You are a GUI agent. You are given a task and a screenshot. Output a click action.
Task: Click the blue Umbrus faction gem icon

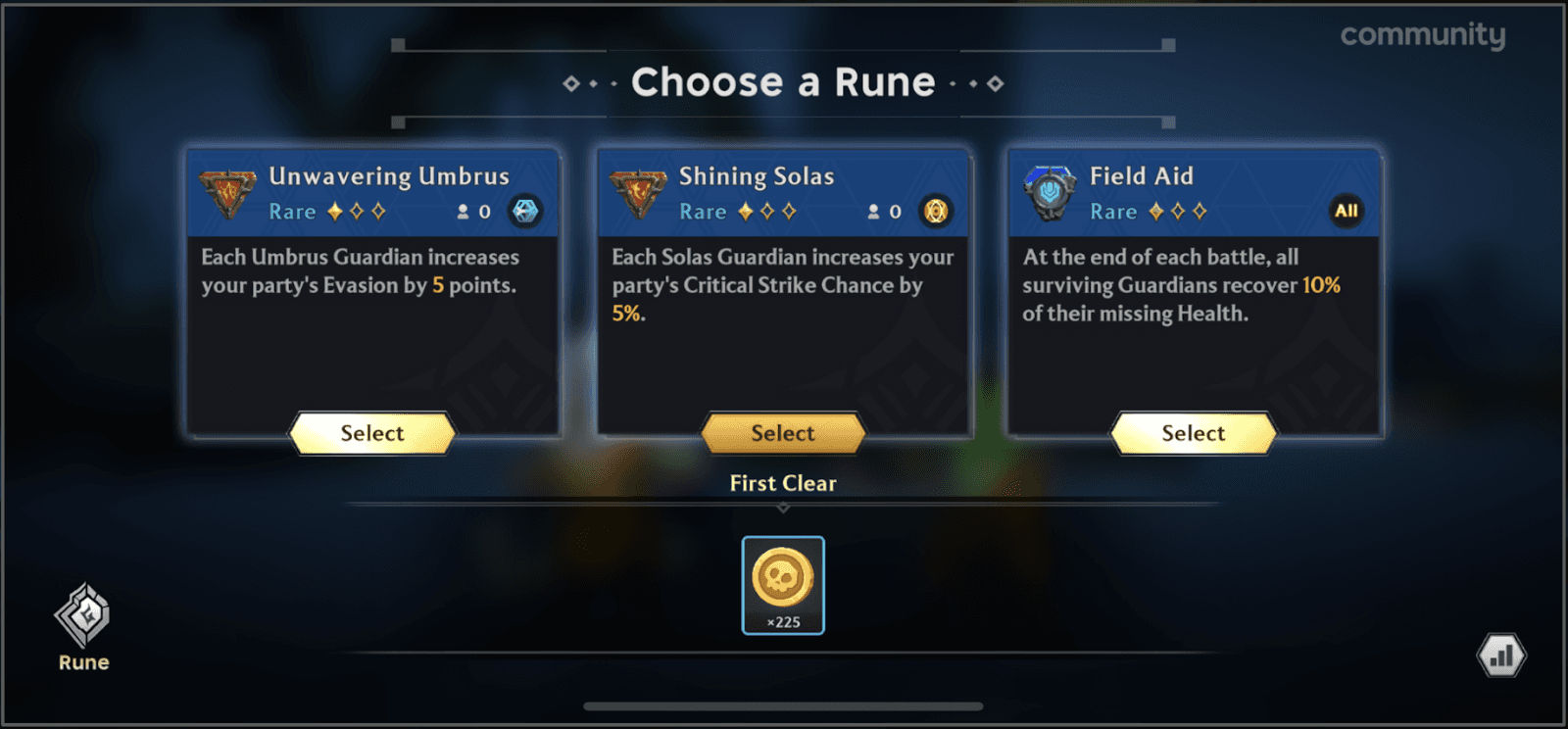[x=525, y=212]
